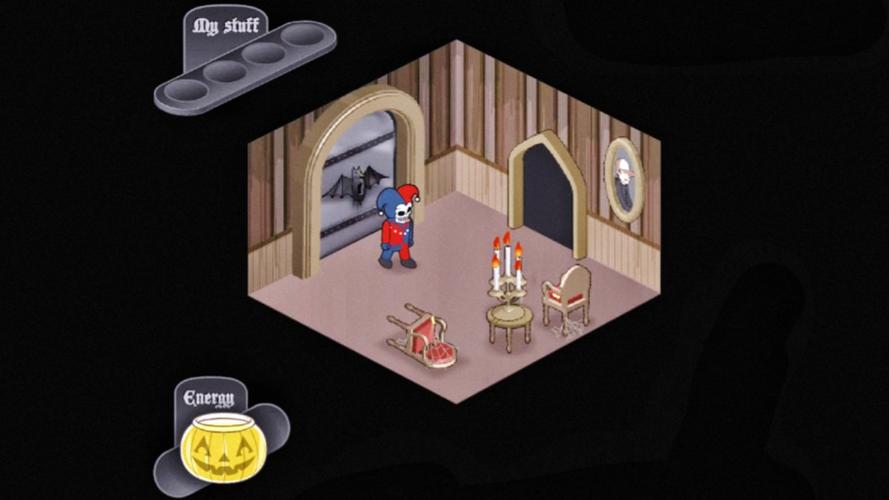Click the My stuff inventory label
Image resolution: width=889 pixels, height=500 pixels.
(x=219, y=26)
